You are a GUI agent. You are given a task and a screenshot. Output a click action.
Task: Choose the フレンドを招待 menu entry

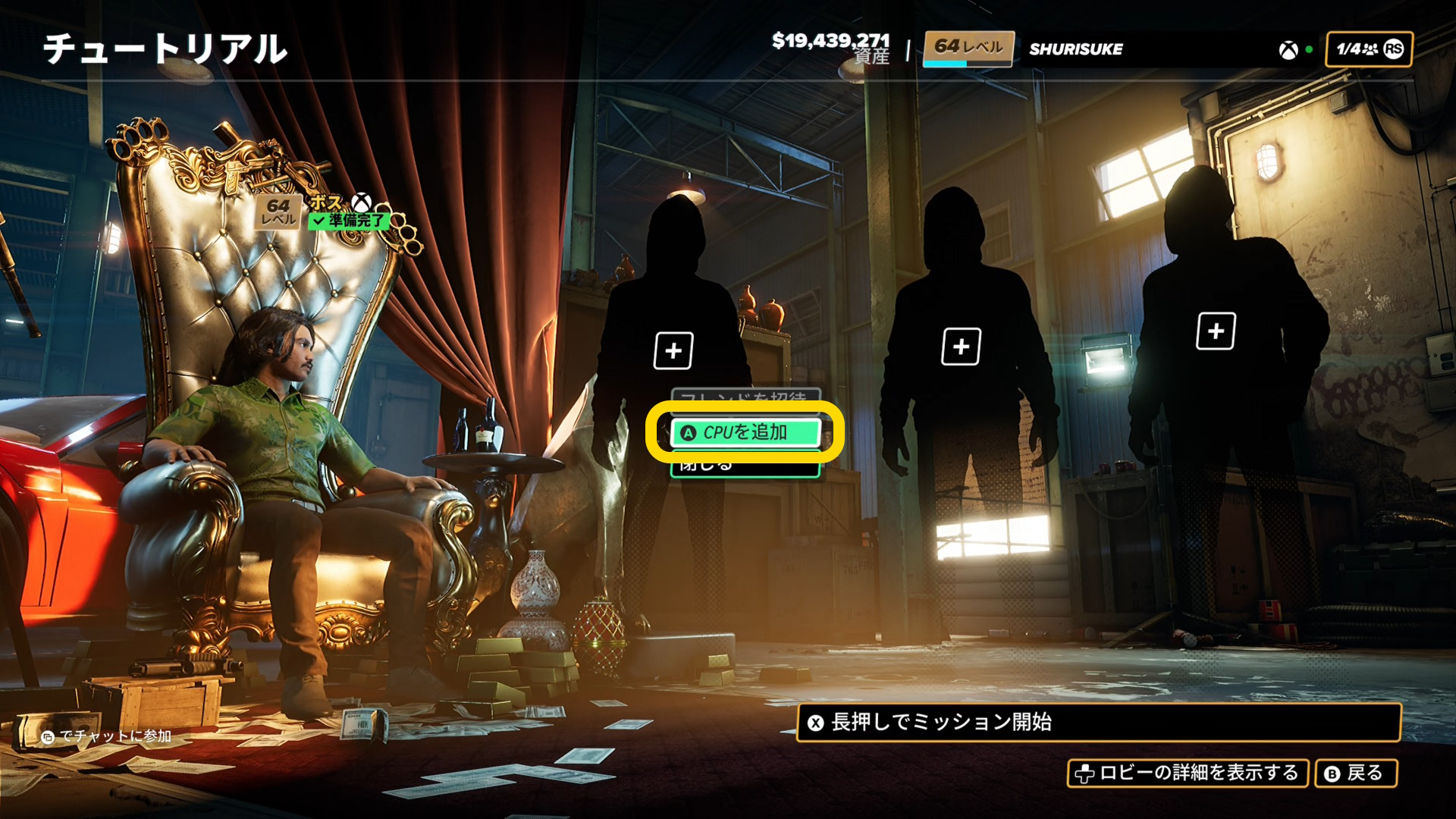745,397
